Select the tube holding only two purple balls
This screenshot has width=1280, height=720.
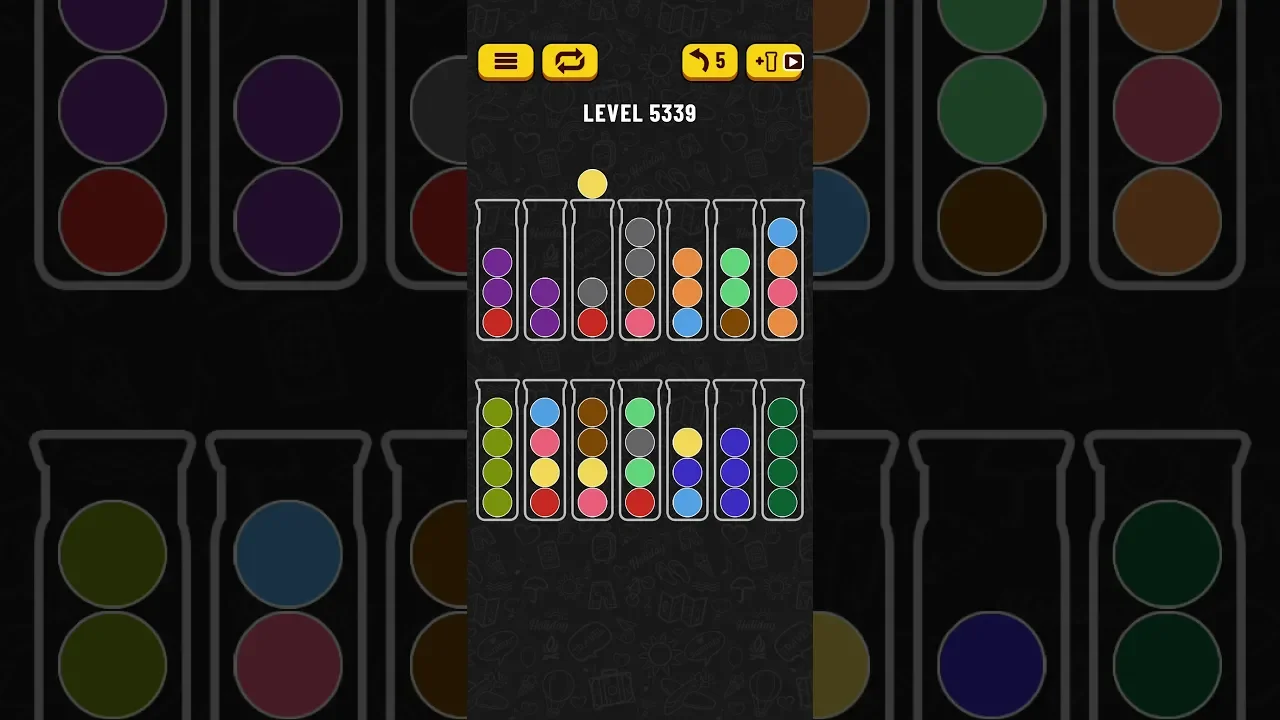pos(545,272)
